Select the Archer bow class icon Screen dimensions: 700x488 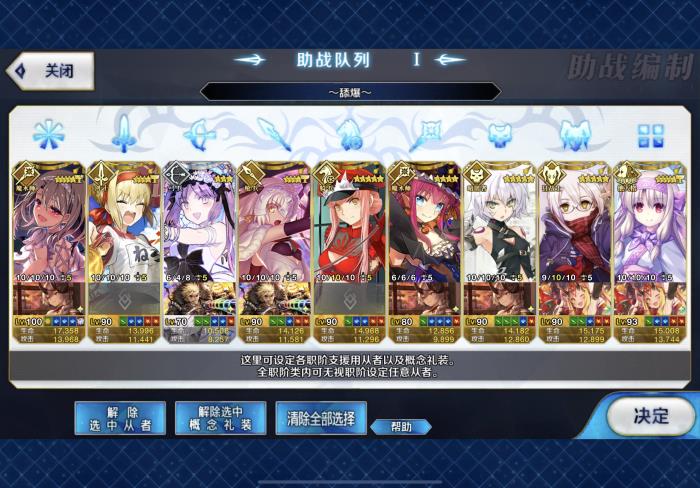197,134
